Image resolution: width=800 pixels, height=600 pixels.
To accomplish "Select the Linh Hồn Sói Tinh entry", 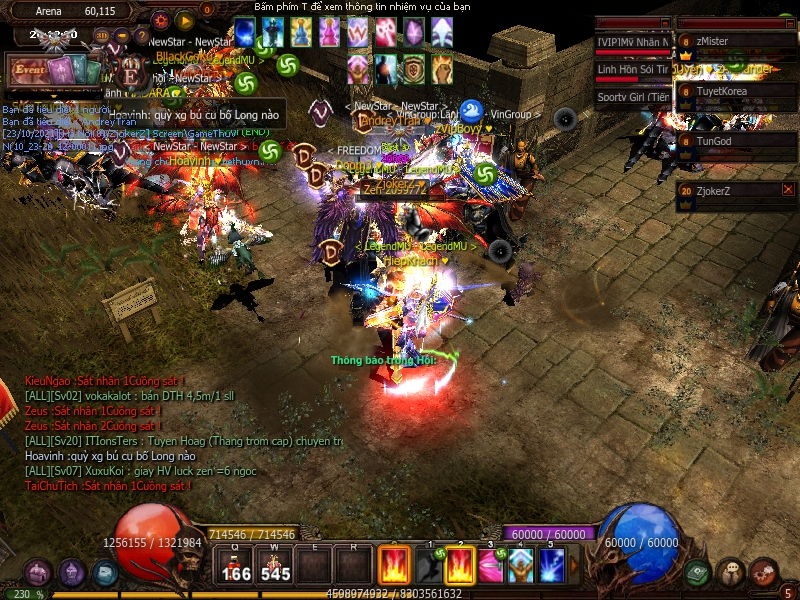I will (x=633, y=70).
